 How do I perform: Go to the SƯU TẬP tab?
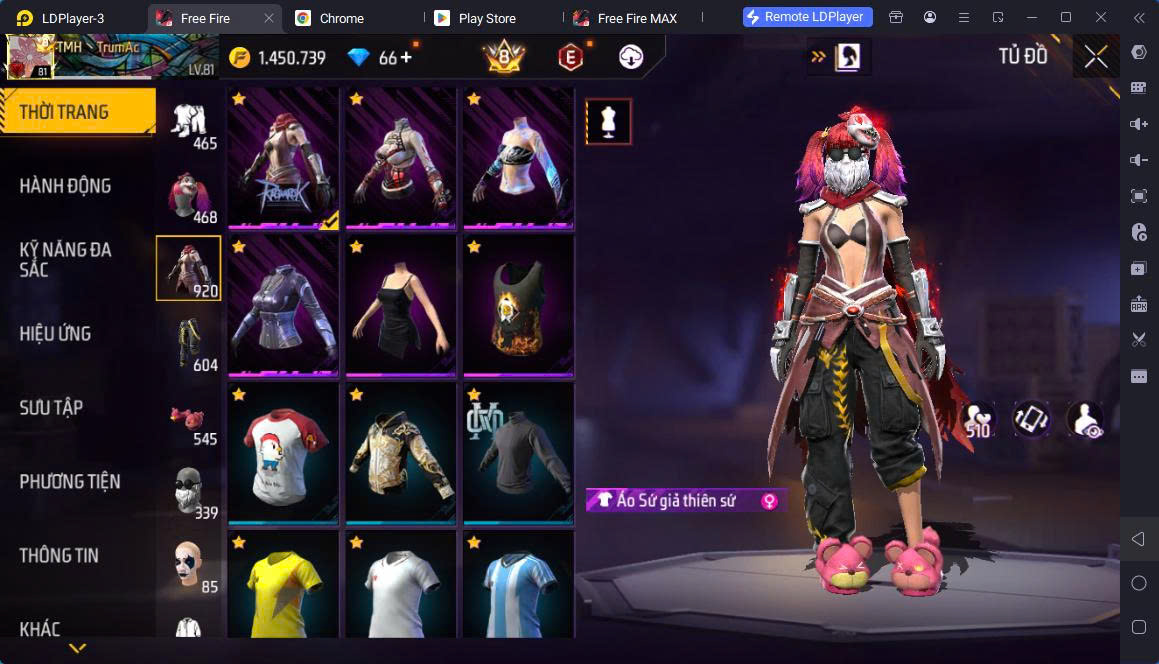[52, 407]
